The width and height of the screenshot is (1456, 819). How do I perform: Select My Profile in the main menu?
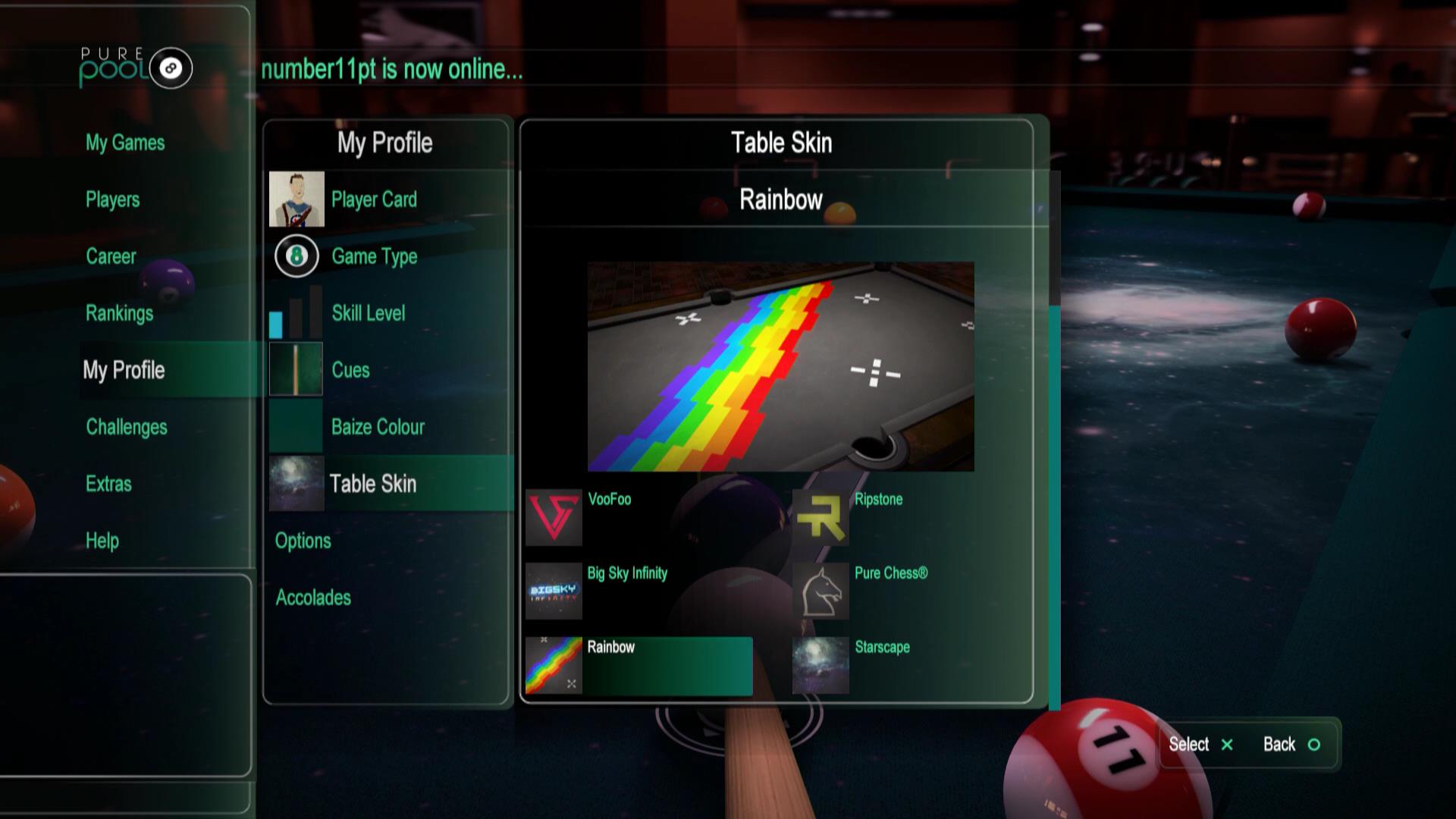click(124, 370)
